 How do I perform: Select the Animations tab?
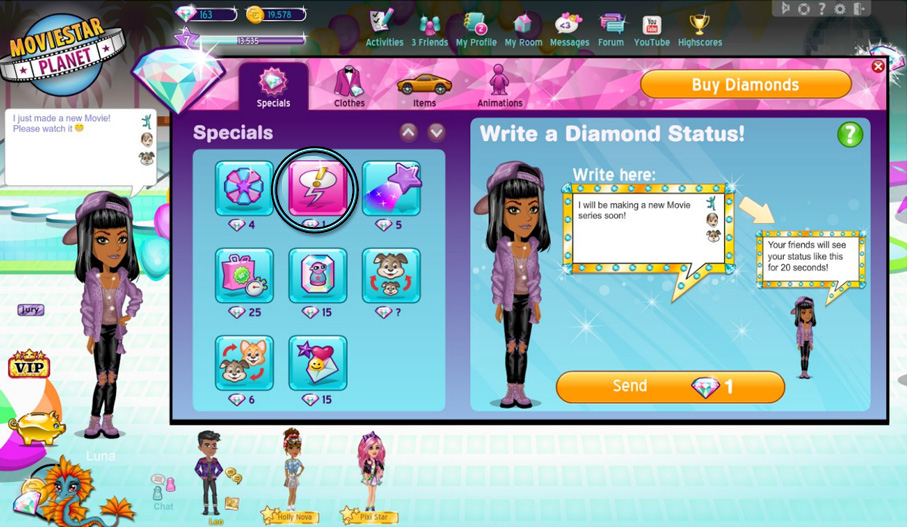click(x=499, y=87)
